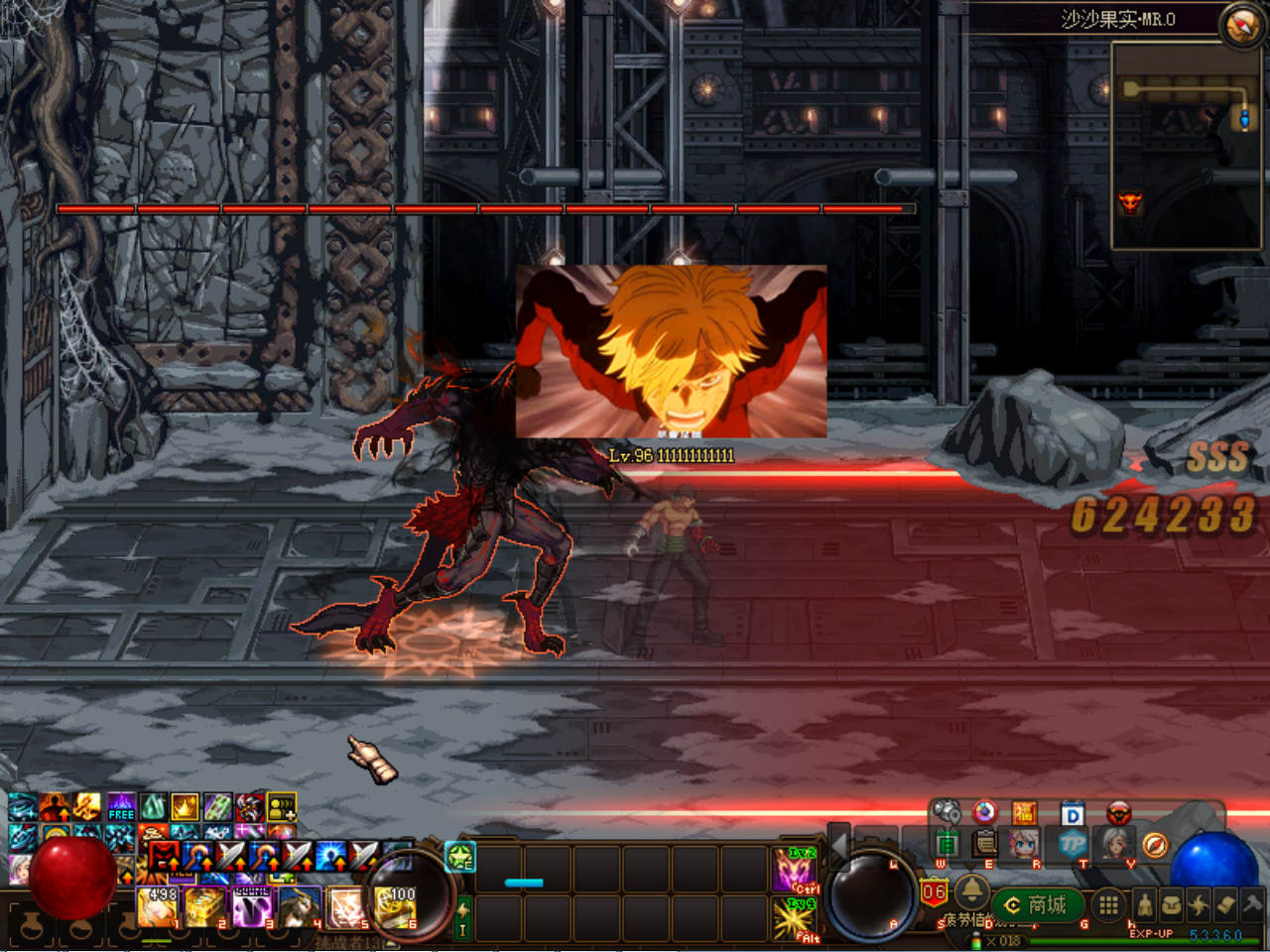Open the blue TP point icon
The image size is (1270, 952).
(1072, 845)
